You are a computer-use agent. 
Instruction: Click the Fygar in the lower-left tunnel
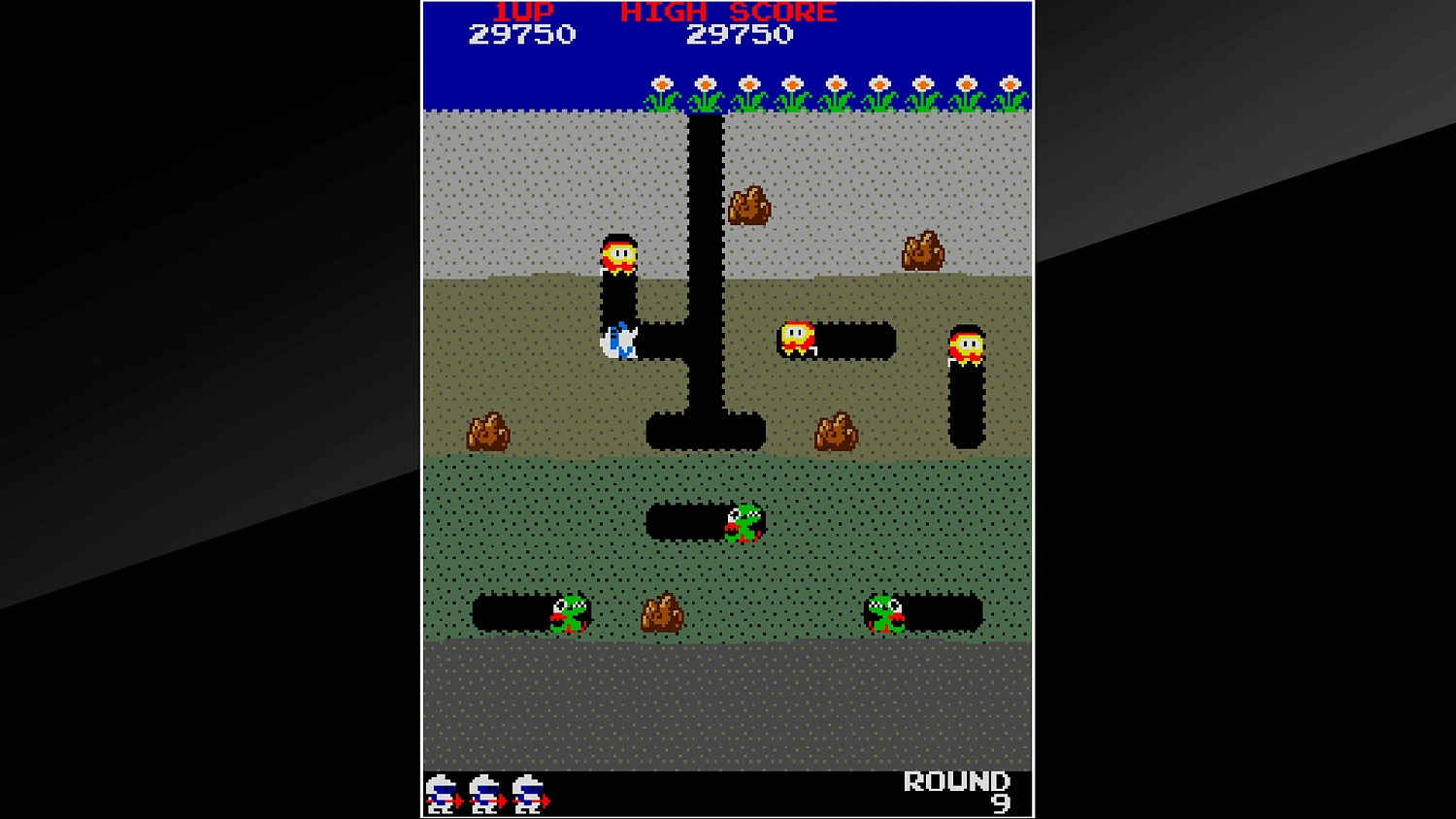(x=570, y=614)
